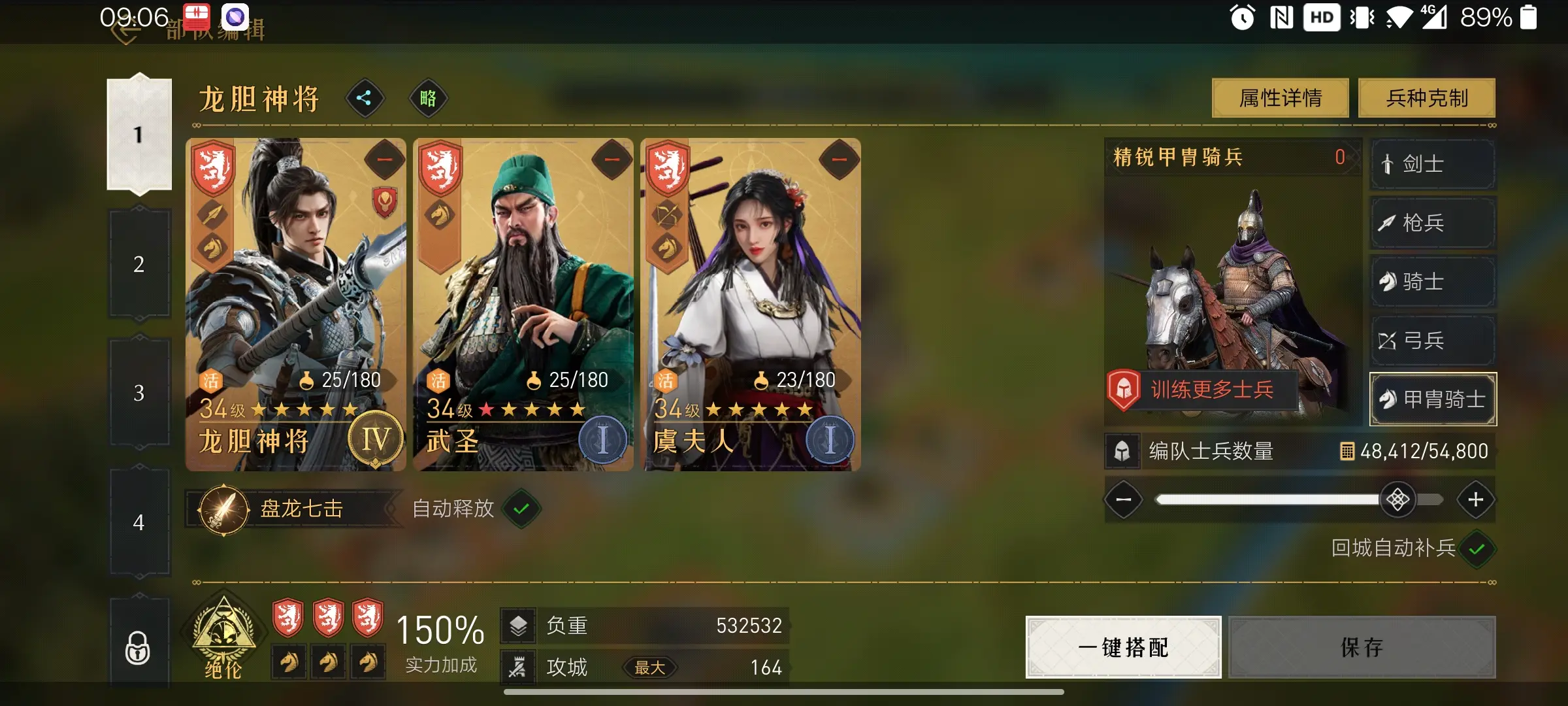The image size is (1568, 706).
Task: Open the 盘龙七击 skill icon
Action: pos(224,509)
